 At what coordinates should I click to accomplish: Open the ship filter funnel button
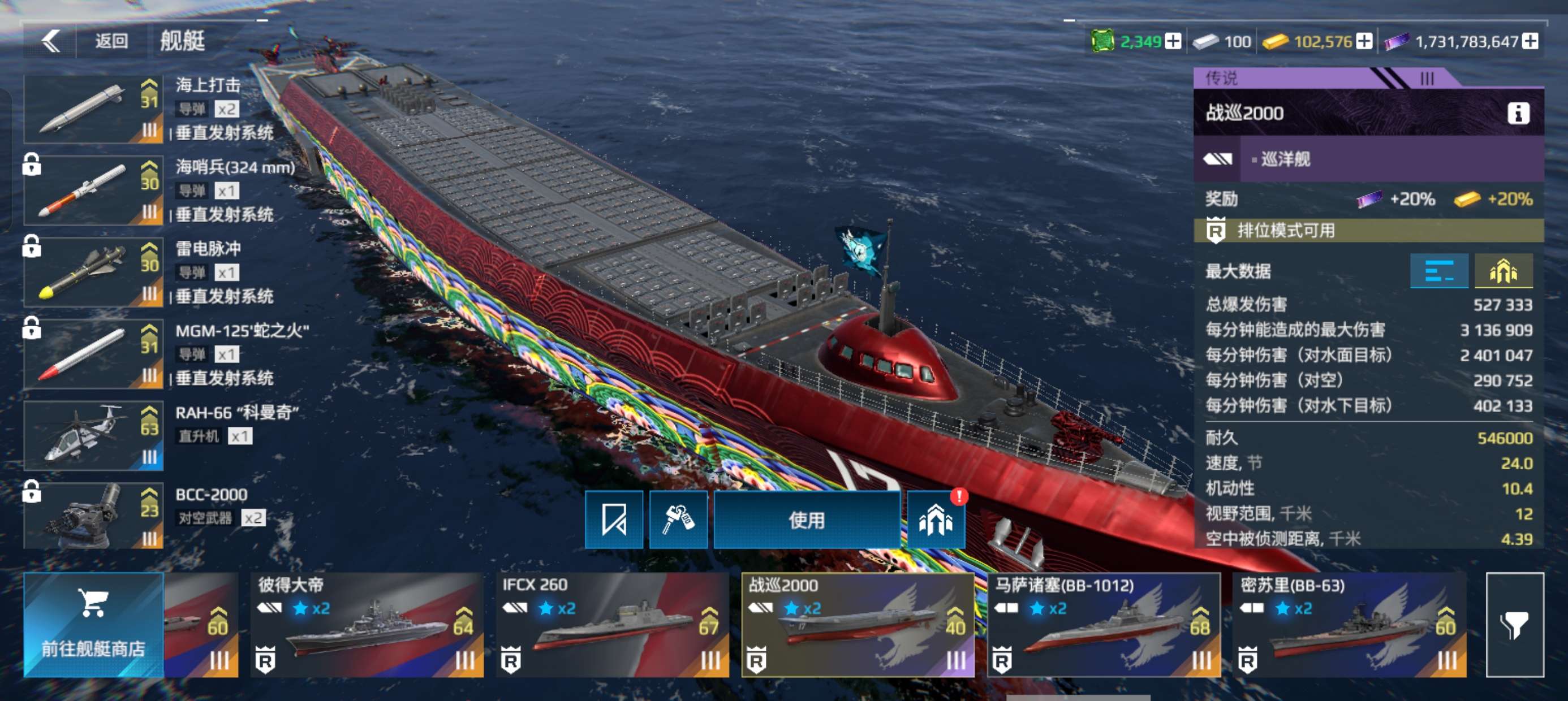click(1514, 625)
